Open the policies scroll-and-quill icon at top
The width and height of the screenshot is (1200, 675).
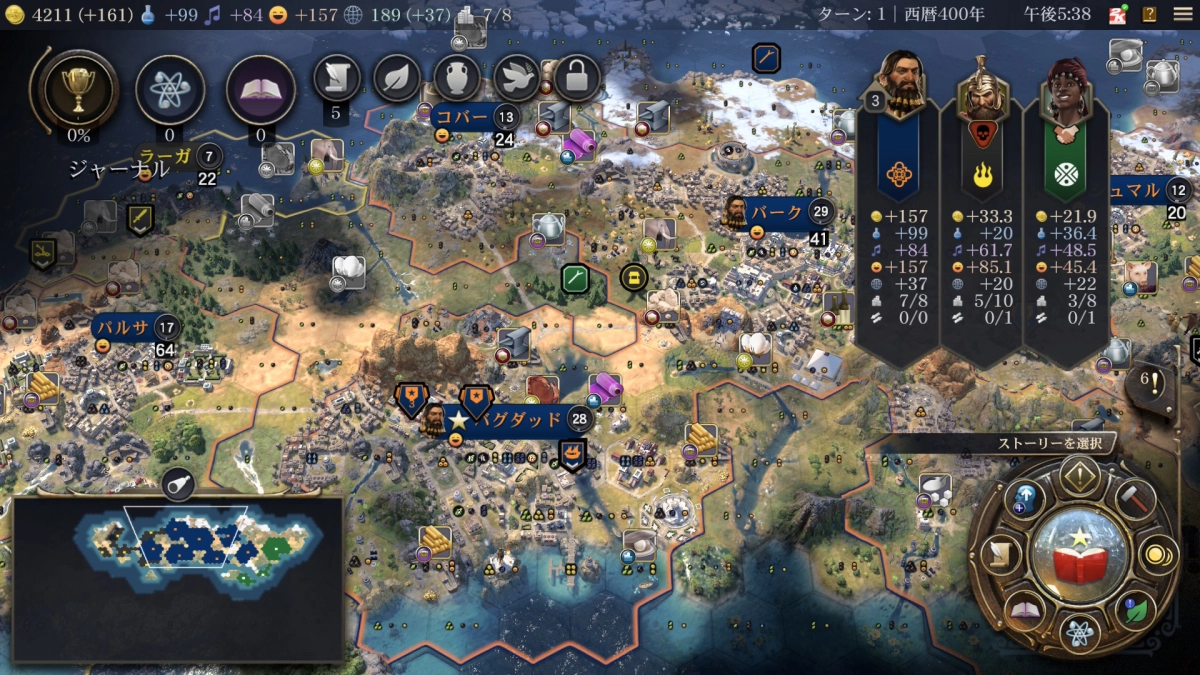coord(337,77)
